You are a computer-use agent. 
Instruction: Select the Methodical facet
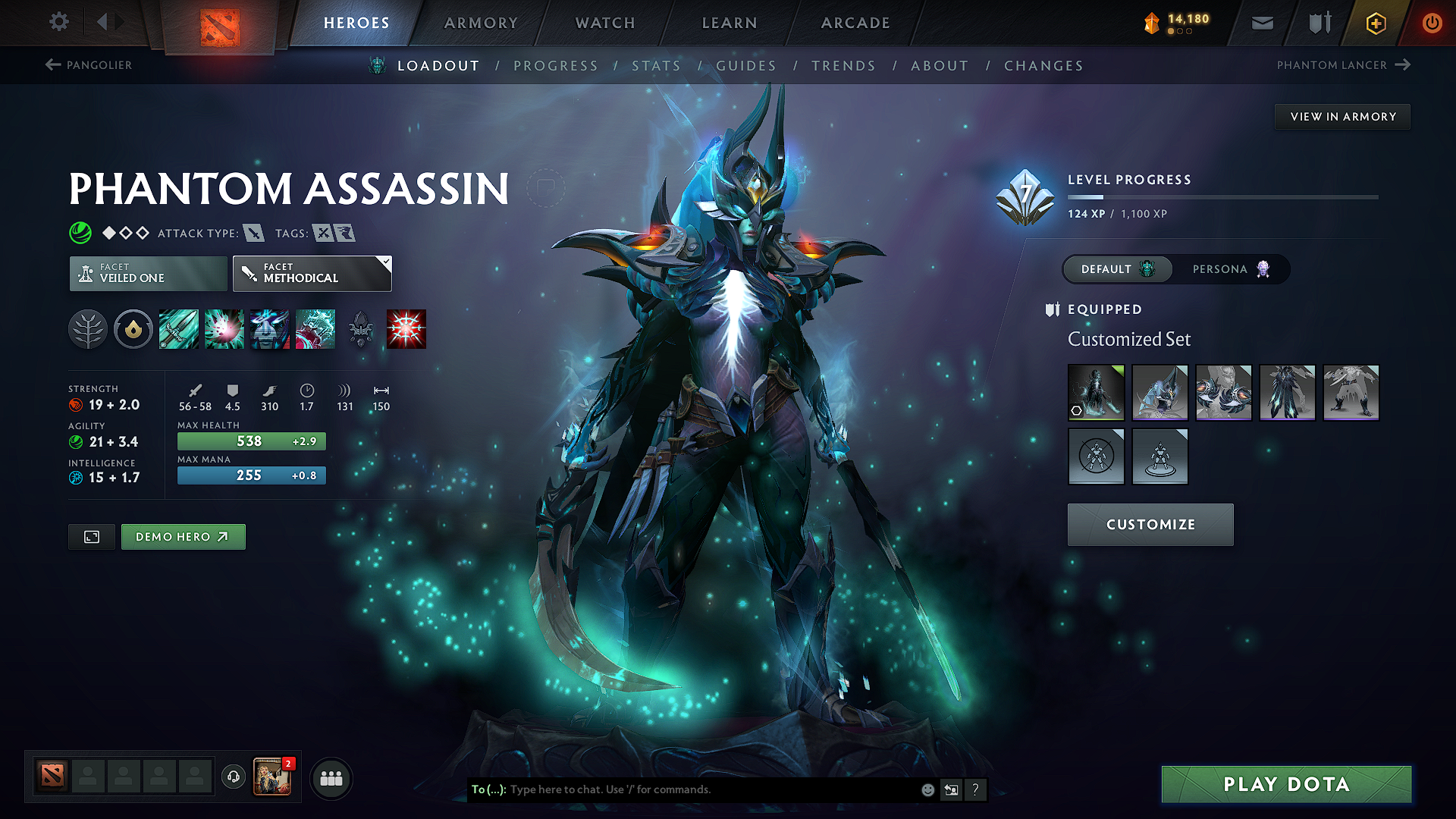312,273
